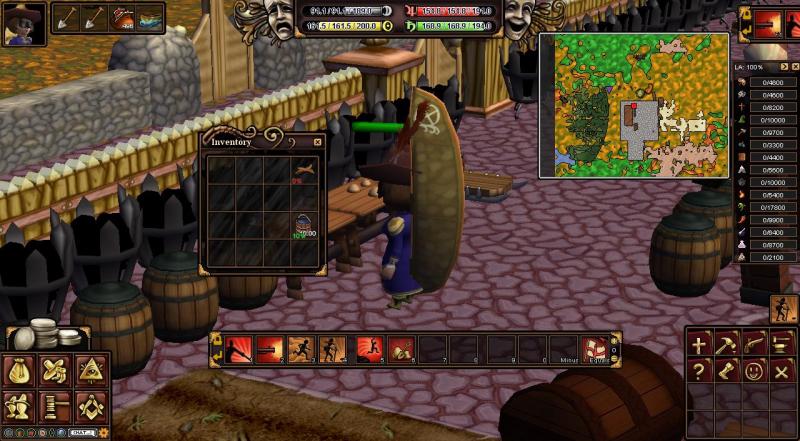The image size is (800, 441).
Task: Select the bucket item in the inventory
Action: coord(302,224)
